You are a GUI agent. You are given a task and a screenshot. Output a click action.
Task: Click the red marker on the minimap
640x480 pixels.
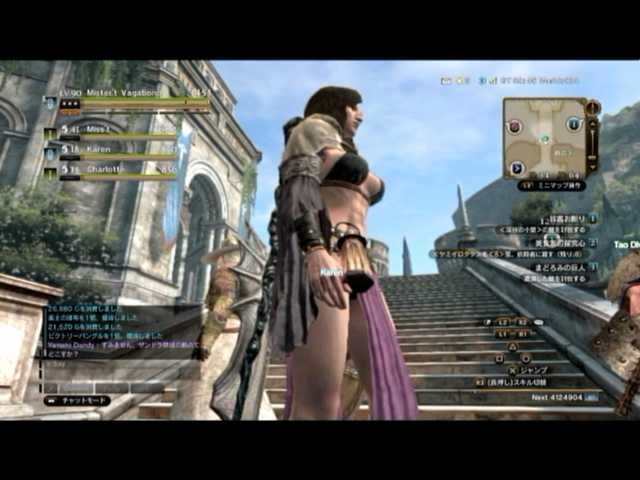tap(515, 126)
